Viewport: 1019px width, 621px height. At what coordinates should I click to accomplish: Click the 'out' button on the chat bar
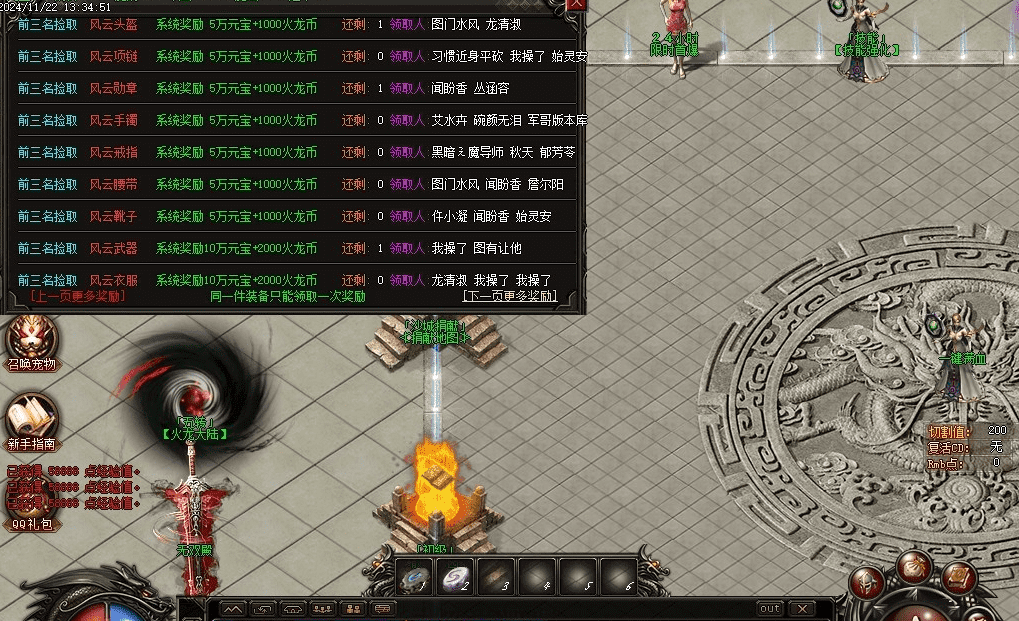(769, 608)
